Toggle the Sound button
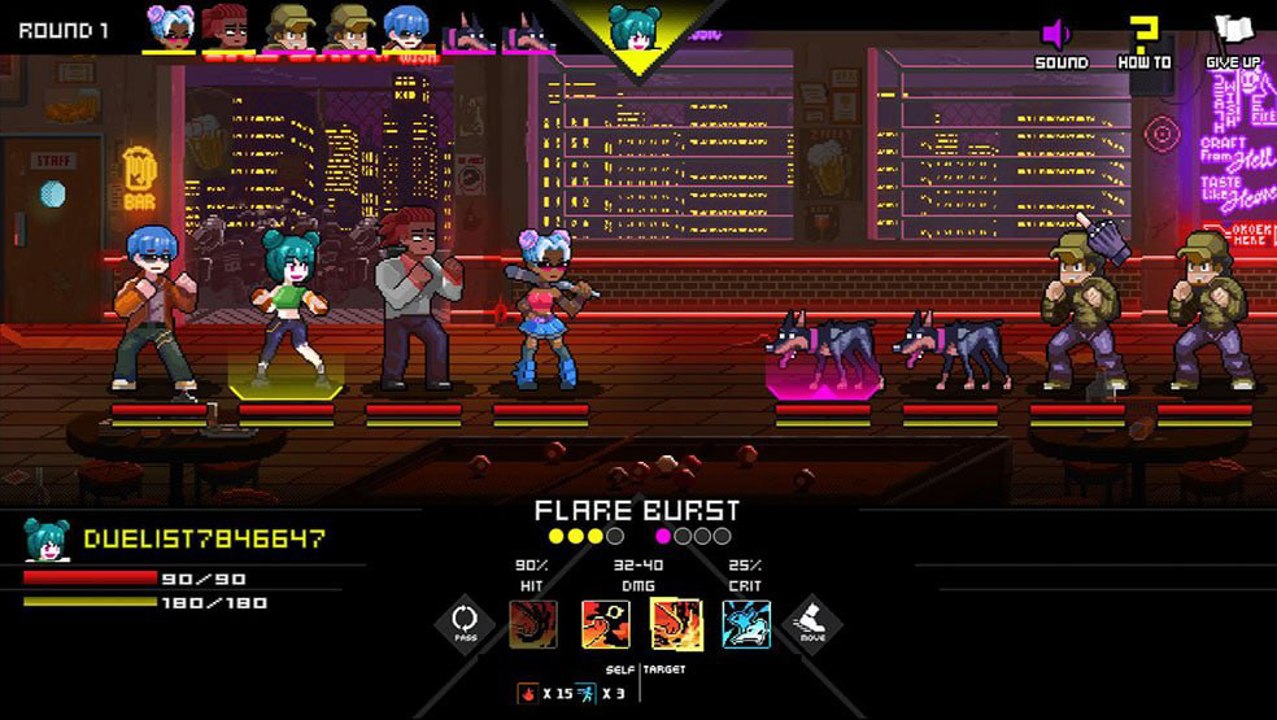 (1060, 44)
